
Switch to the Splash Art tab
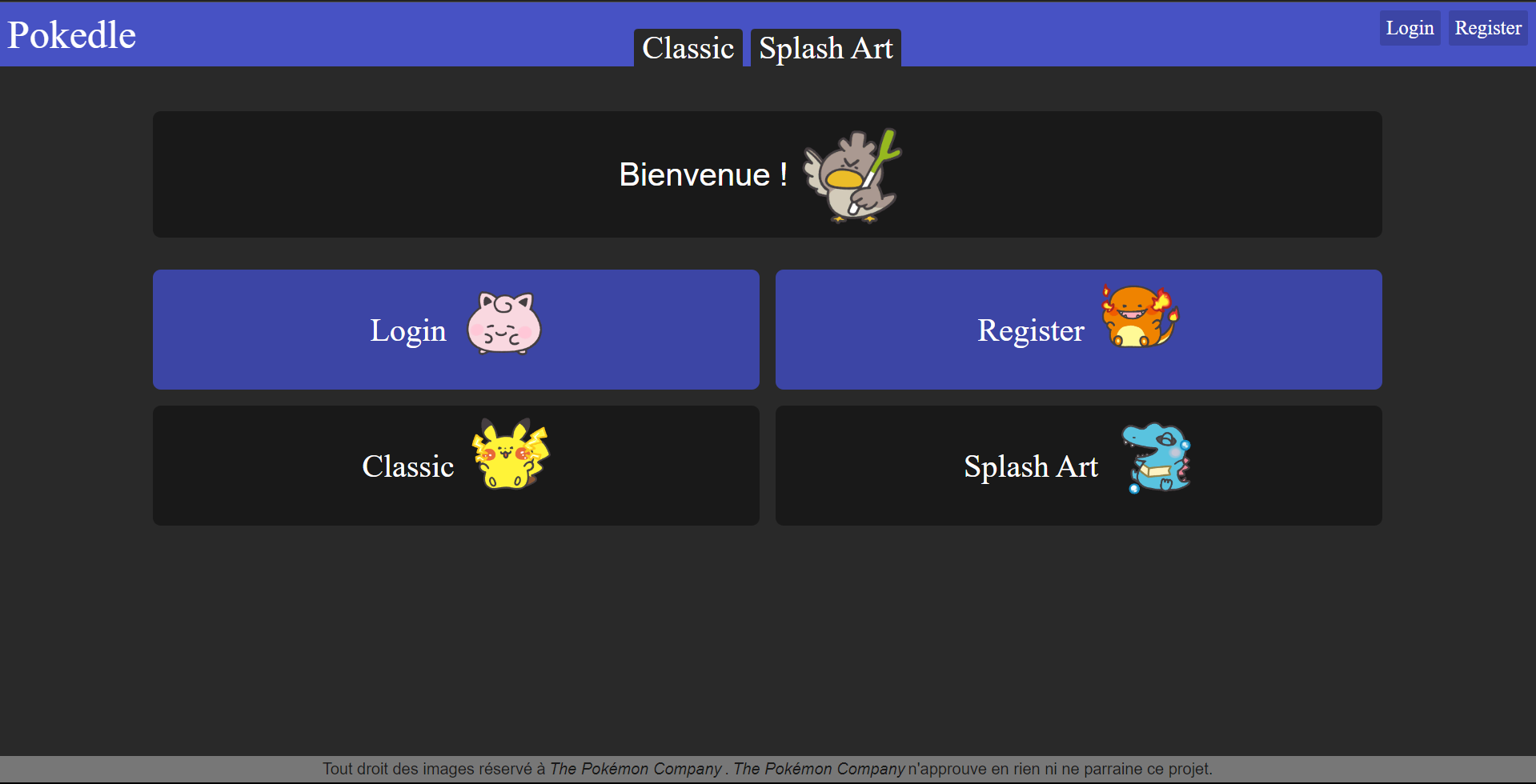[825, 47]
